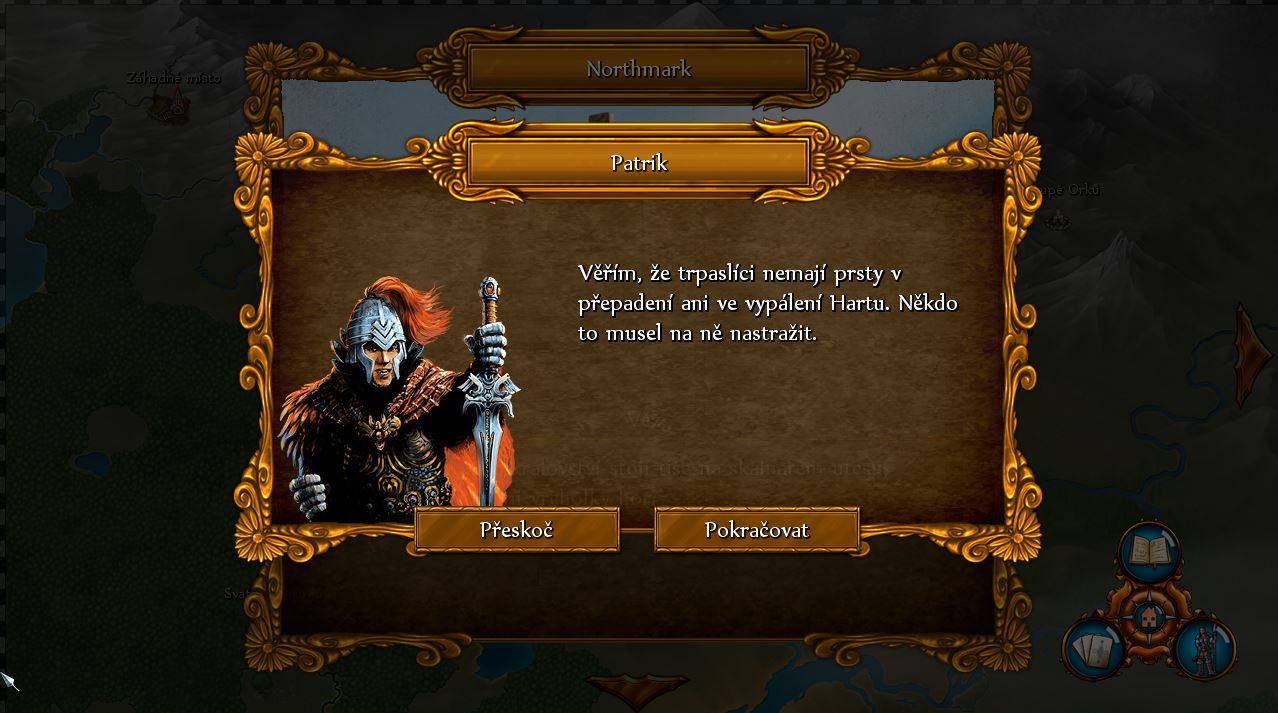The image size is (1278, 713).
Task: Click the central house compass icon
Action: (1148, 618)
